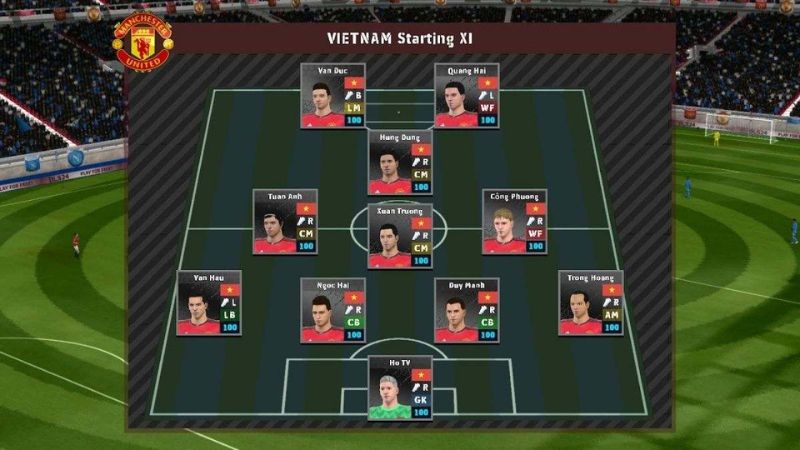Select the Van Duc player card
The image size is (800, 450).
332,96
